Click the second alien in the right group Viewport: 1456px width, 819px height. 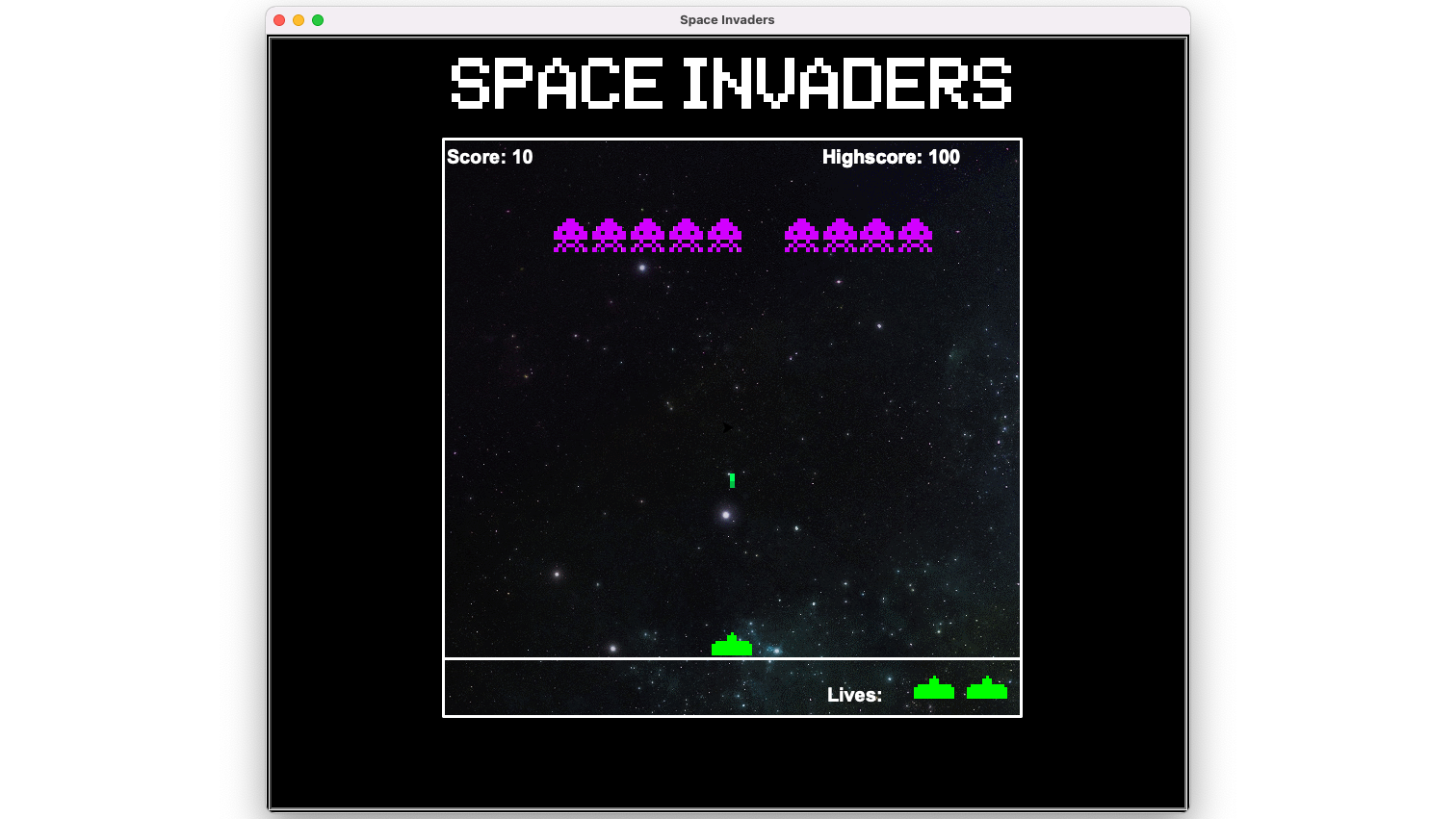[838, 236]
